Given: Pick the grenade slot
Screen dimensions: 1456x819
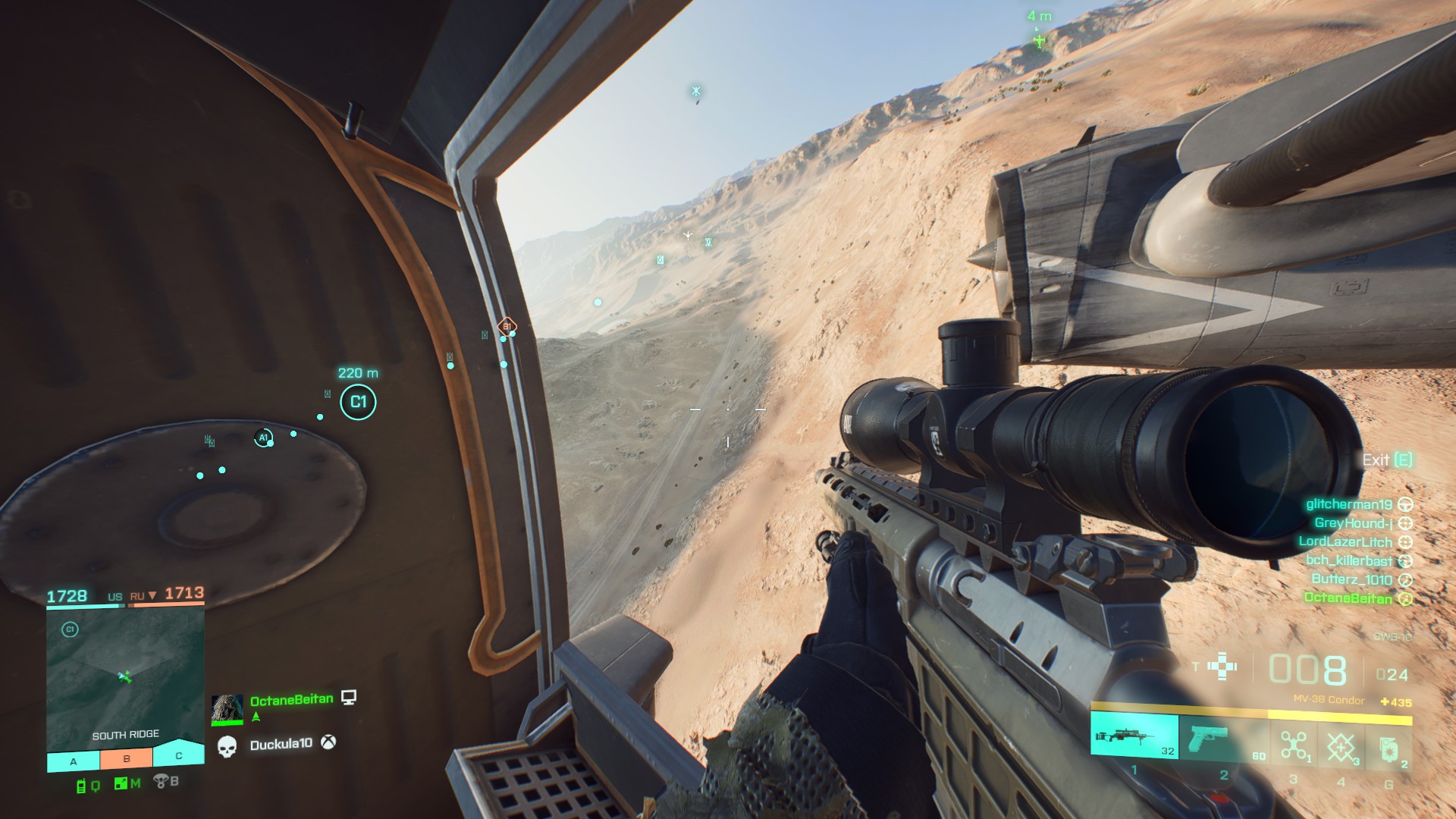Looking at the screenshot, I should (1389, 748).
